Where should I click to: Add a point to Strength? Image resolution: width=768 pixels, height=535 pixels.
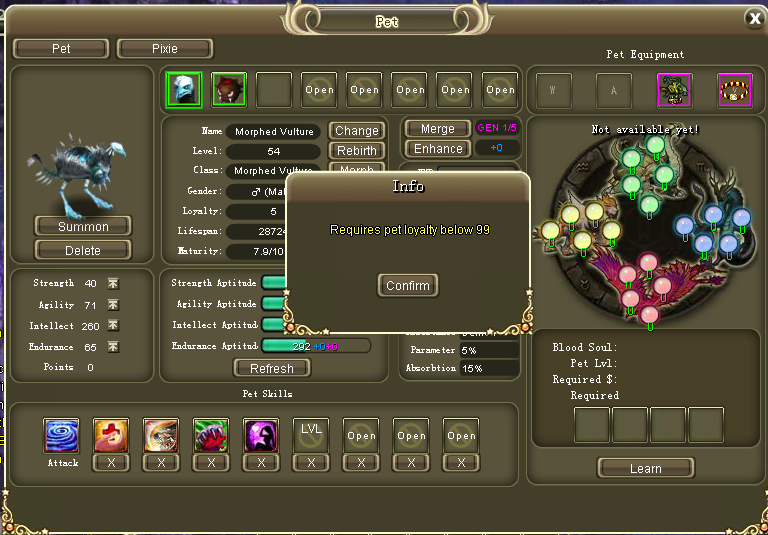click(x=113, y=284)
